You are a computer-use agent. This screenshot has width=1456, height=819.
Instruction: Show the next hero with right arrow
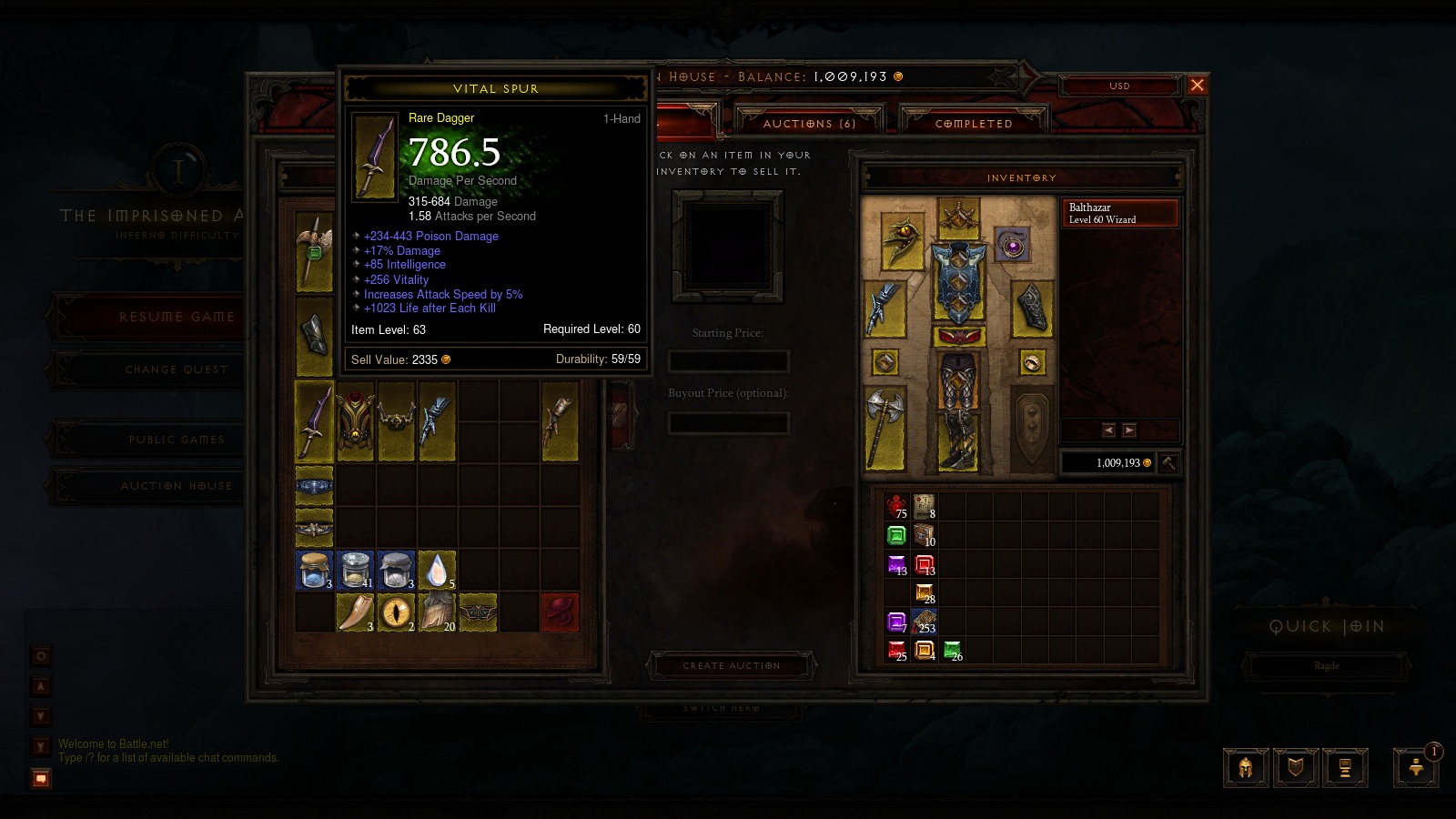tap(1129, 430)
